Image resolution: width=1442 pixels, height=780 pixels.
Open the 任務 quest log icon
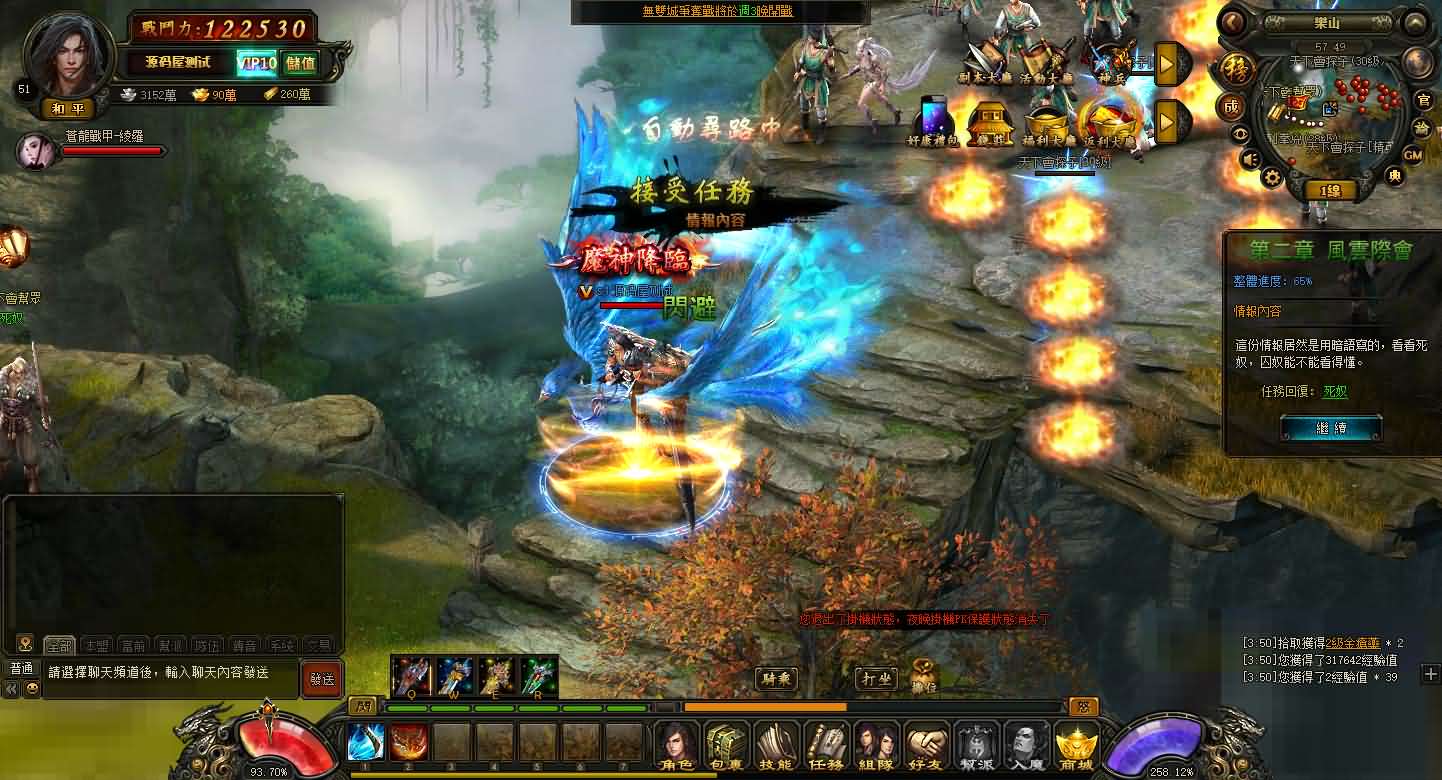click(x=828, y=745)
